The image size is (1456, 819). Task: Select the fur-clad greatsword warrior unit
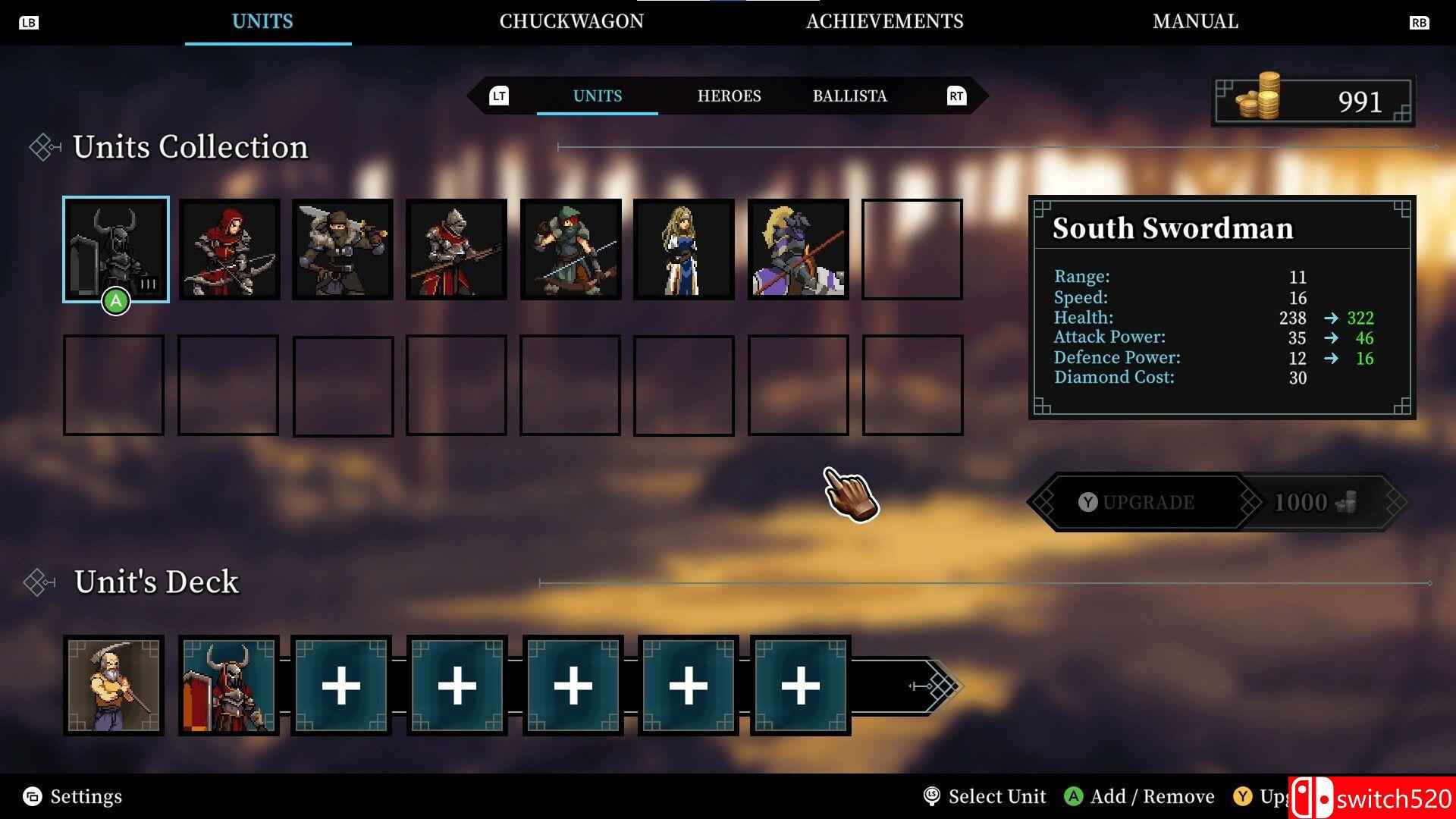[343, 249]
